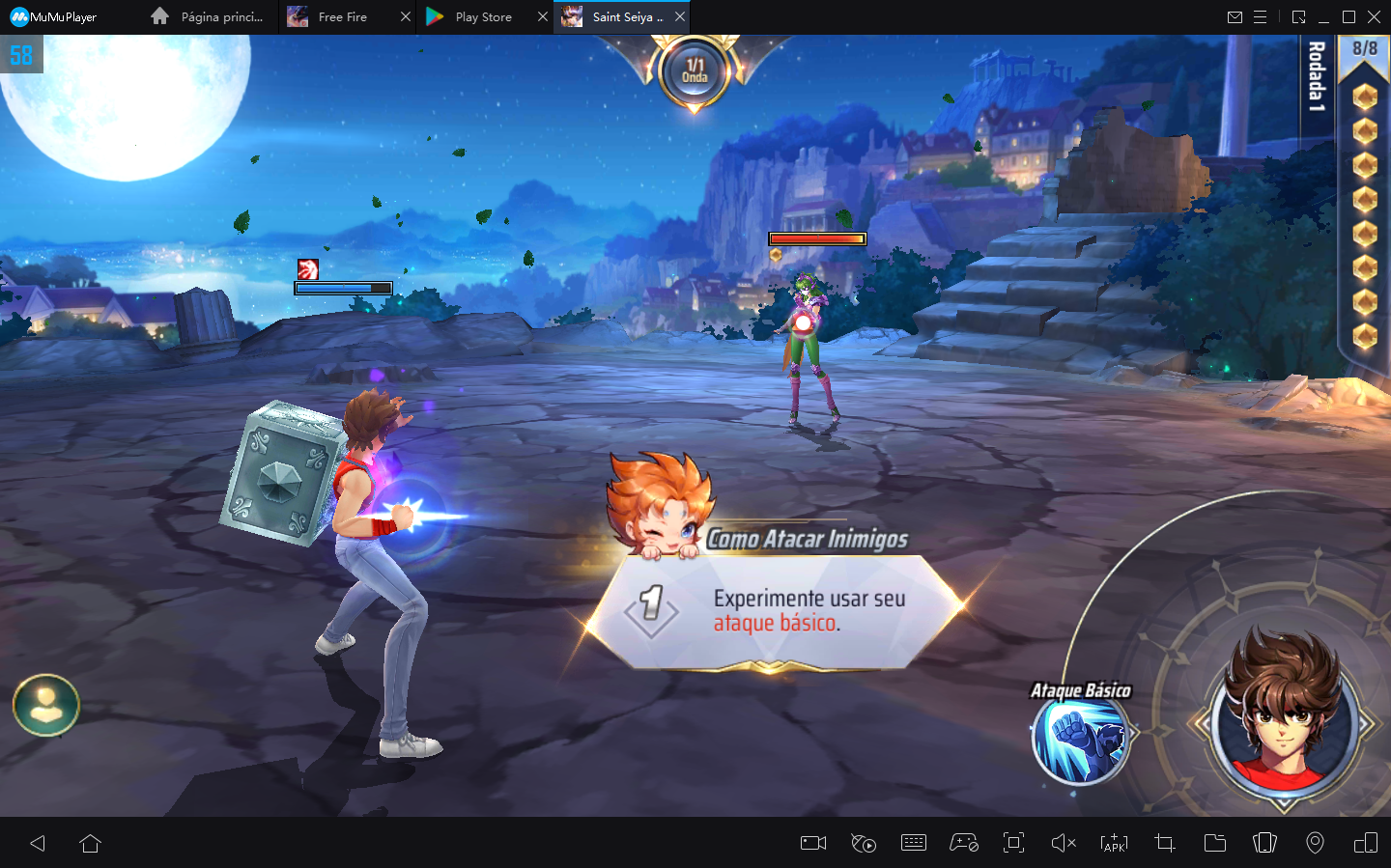1391x868 pixels.
Task: Open the mail/inbox panel
Action: 1236,16
